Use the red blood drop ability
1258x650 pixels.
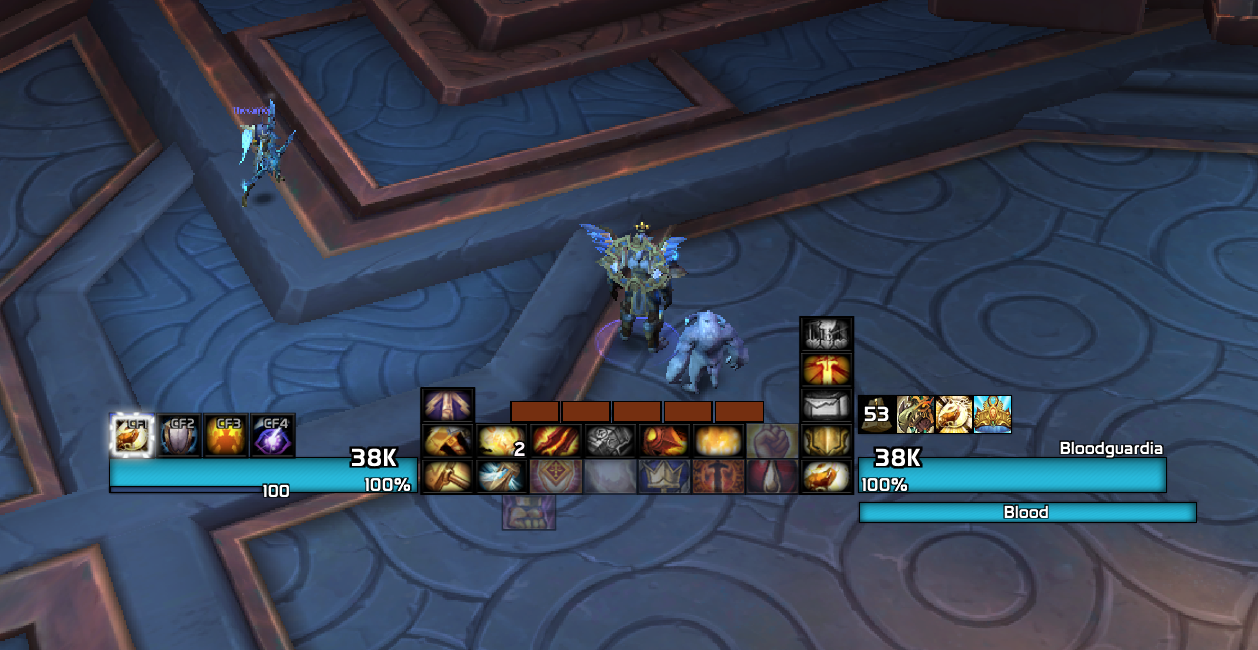coord(771,476)
